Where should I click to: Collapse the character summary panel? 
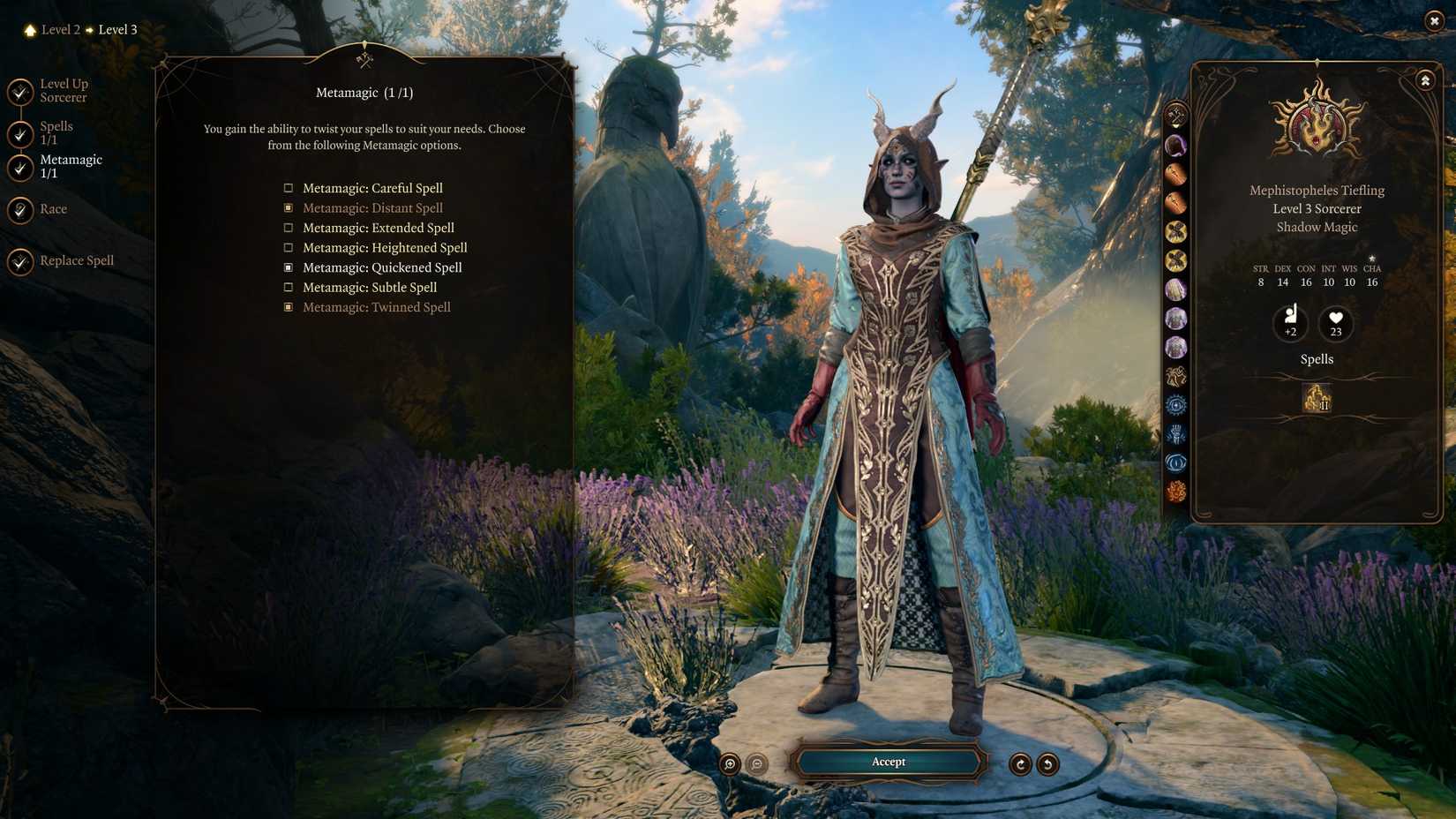(x=1425, y=79)
